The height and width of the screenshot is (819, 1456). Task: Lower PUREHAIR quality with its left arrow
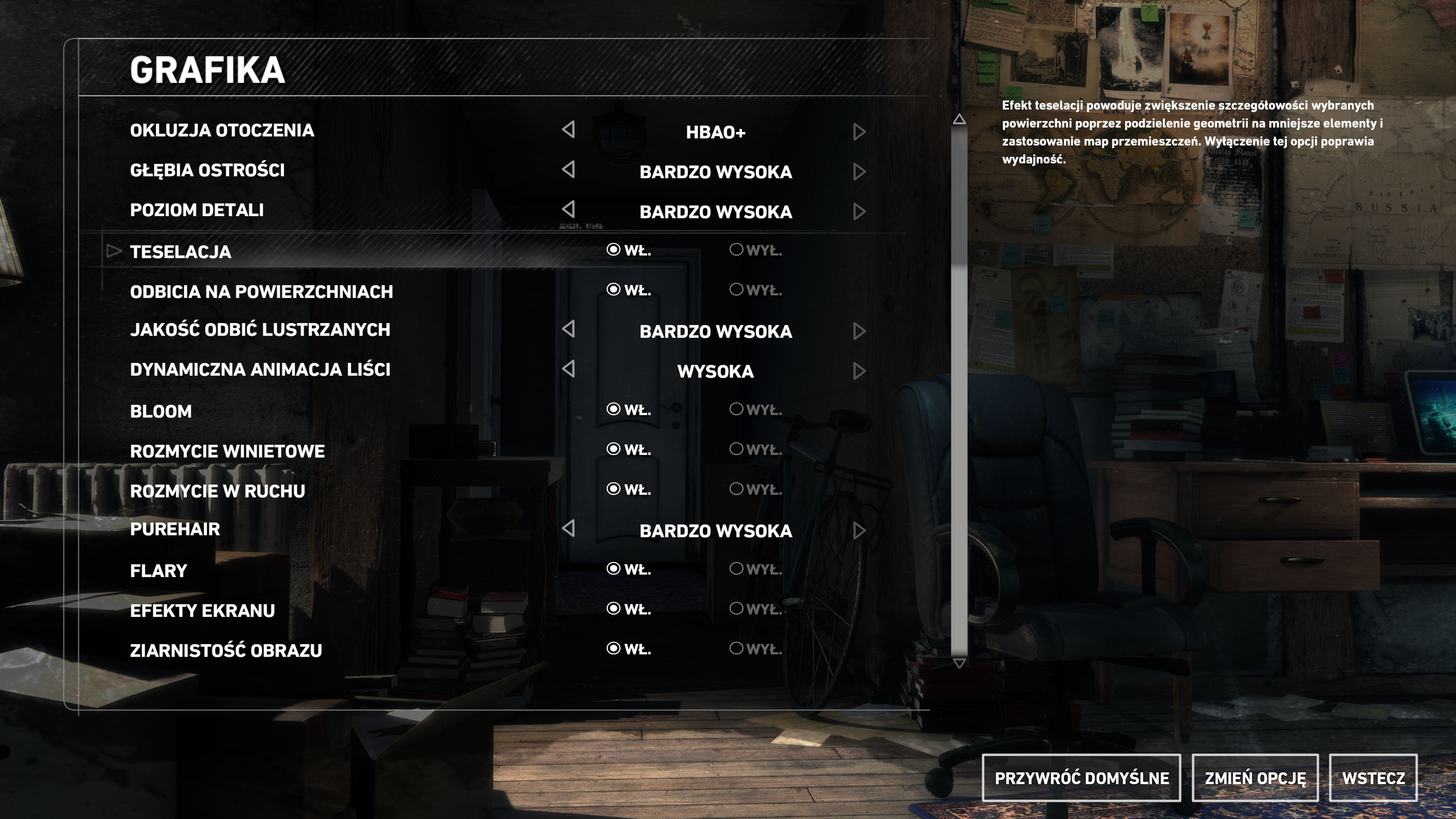pos(569,529)
